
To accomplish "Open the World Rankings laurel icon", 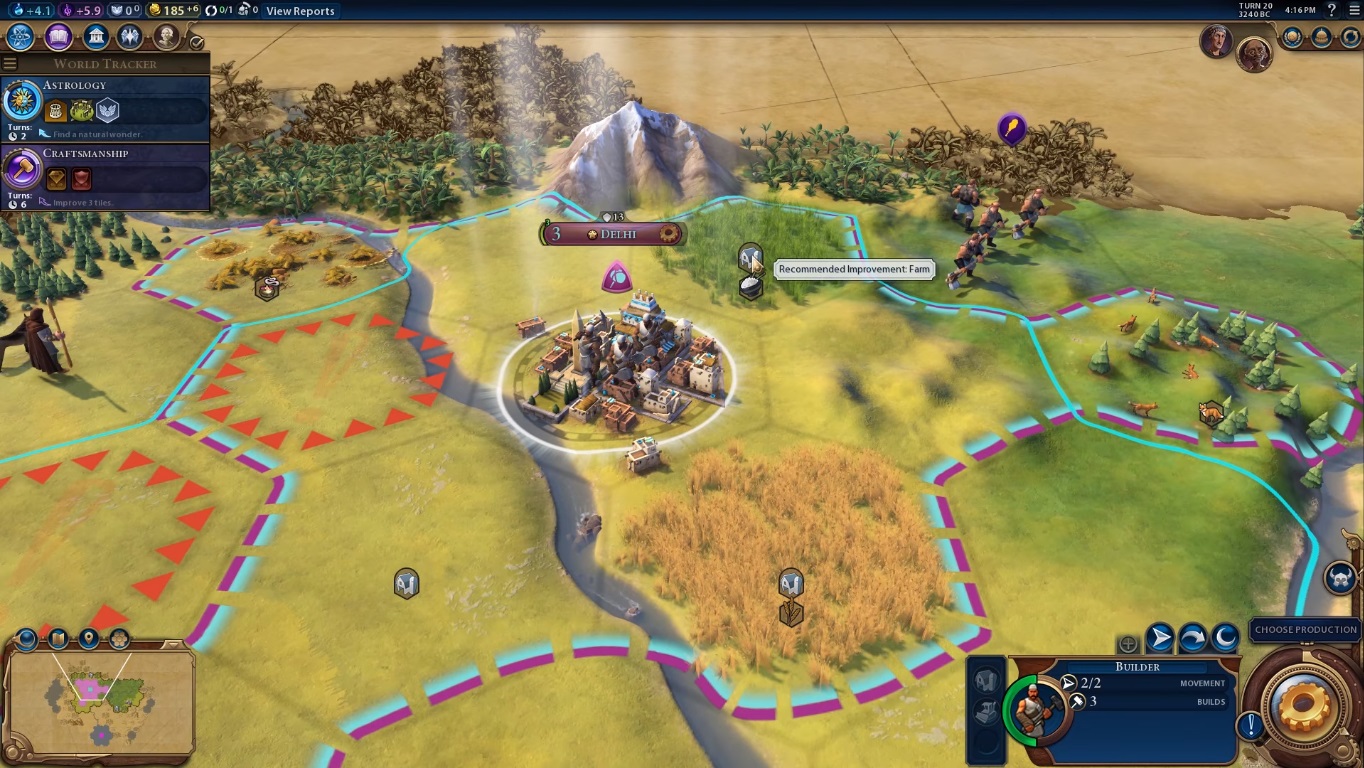I will point(1292,37).
